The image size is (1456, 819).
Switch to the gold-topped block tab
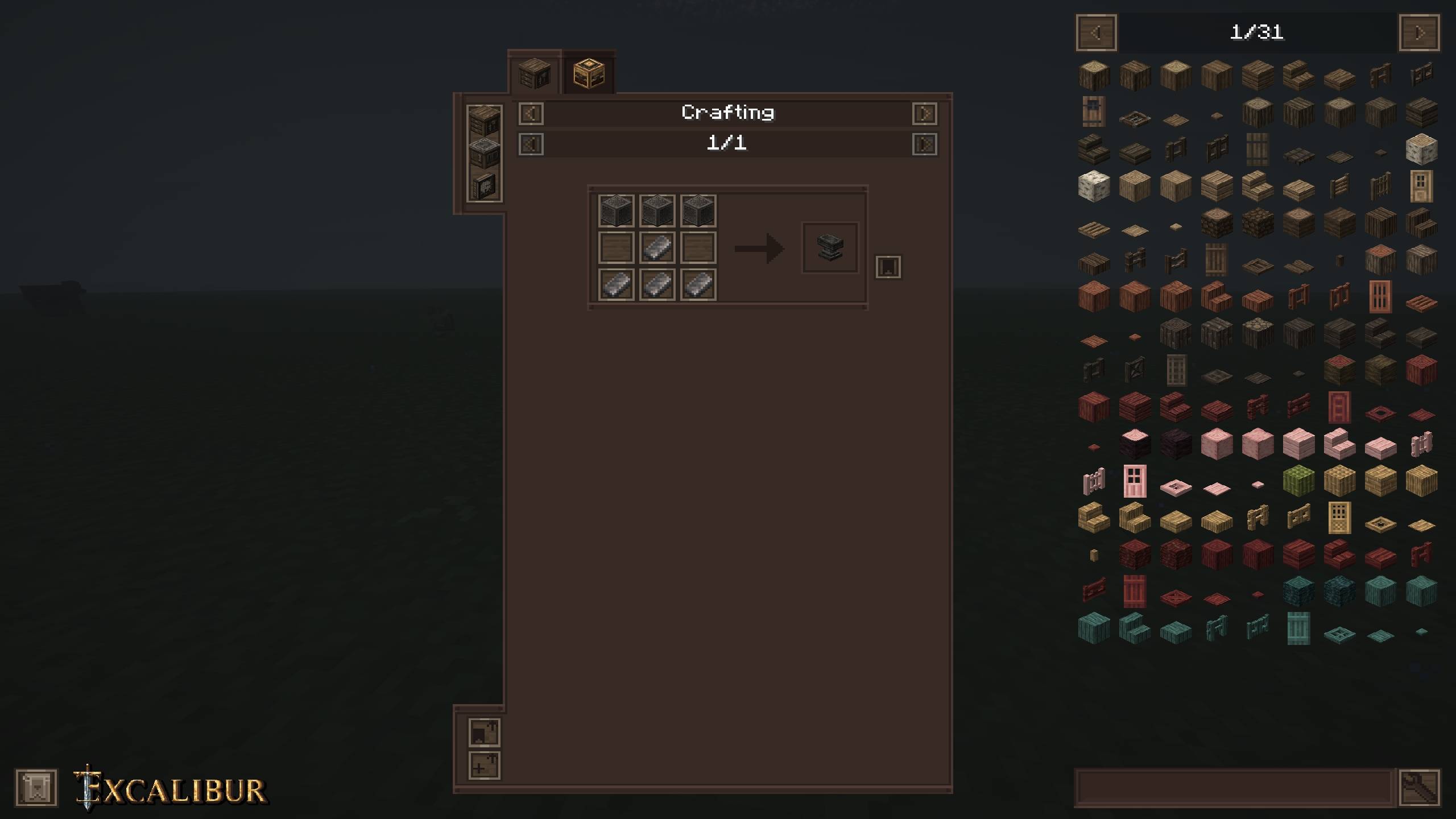tap(589, 74)
